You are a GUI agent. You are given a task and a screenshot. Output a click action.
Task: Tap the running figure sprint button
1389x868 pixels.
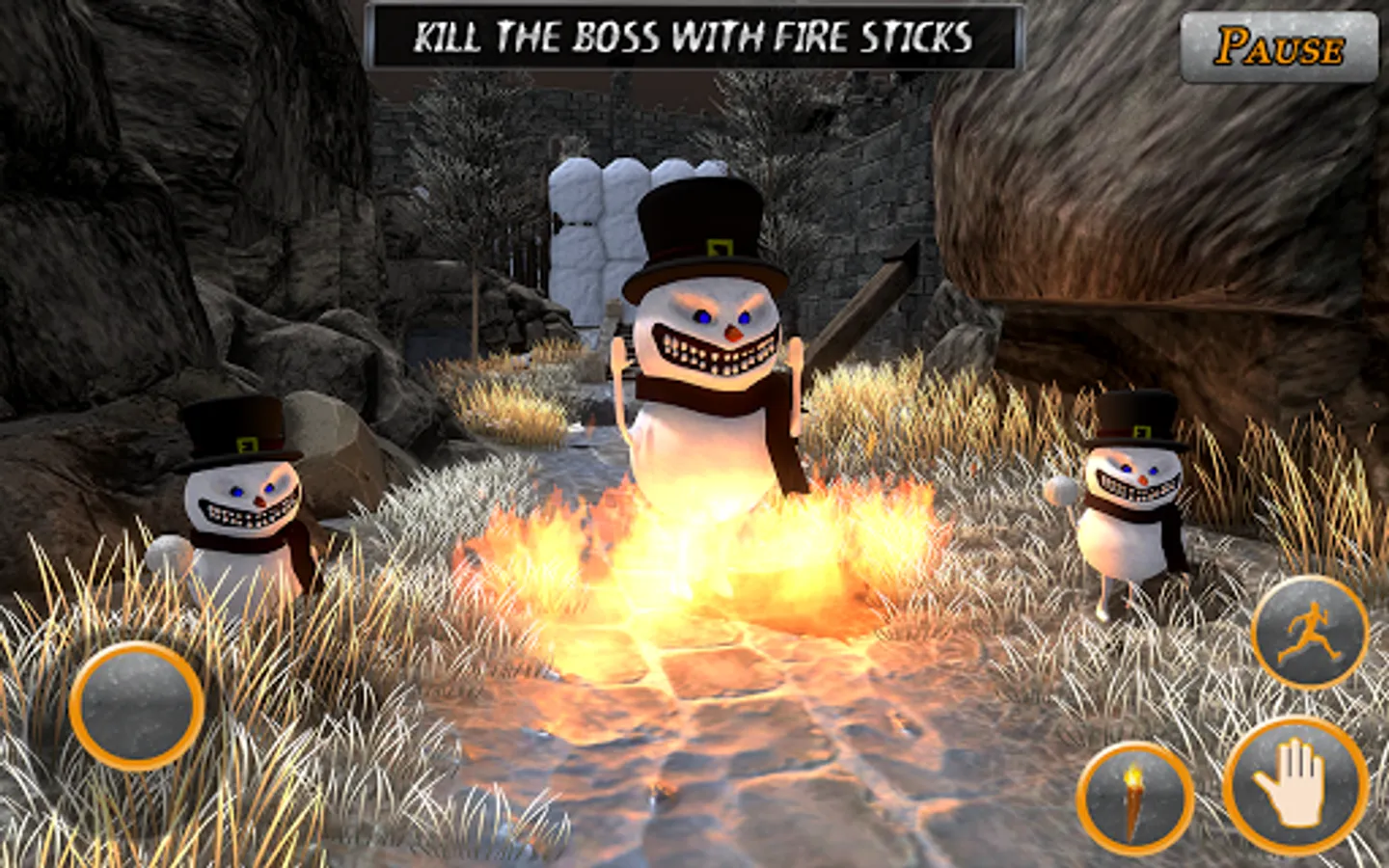point(1309,633)
